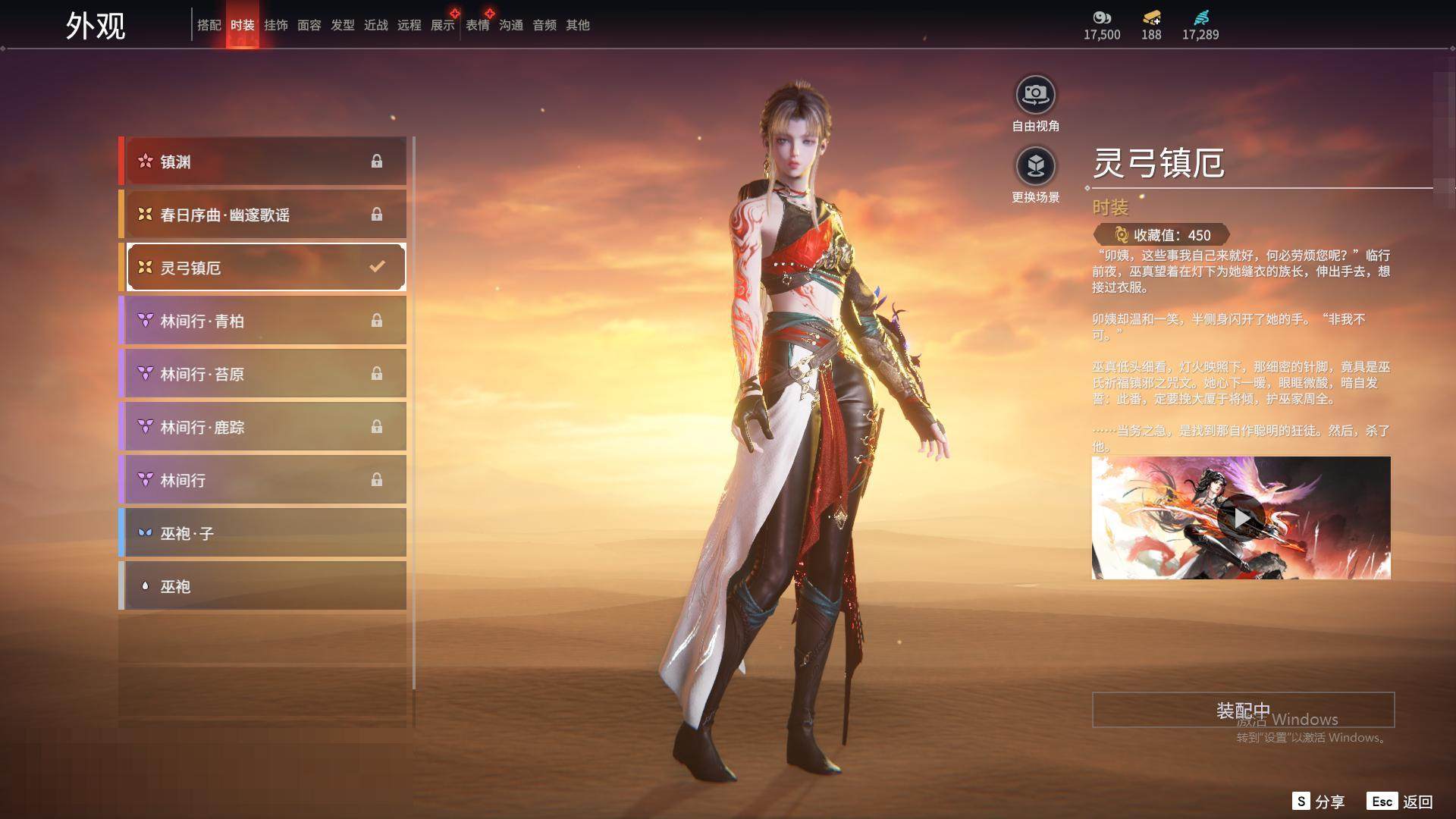Open the 挂饰 accessories tab
Screen dimensions: 1456x819
pyautogui.click(x=275, y=25)
